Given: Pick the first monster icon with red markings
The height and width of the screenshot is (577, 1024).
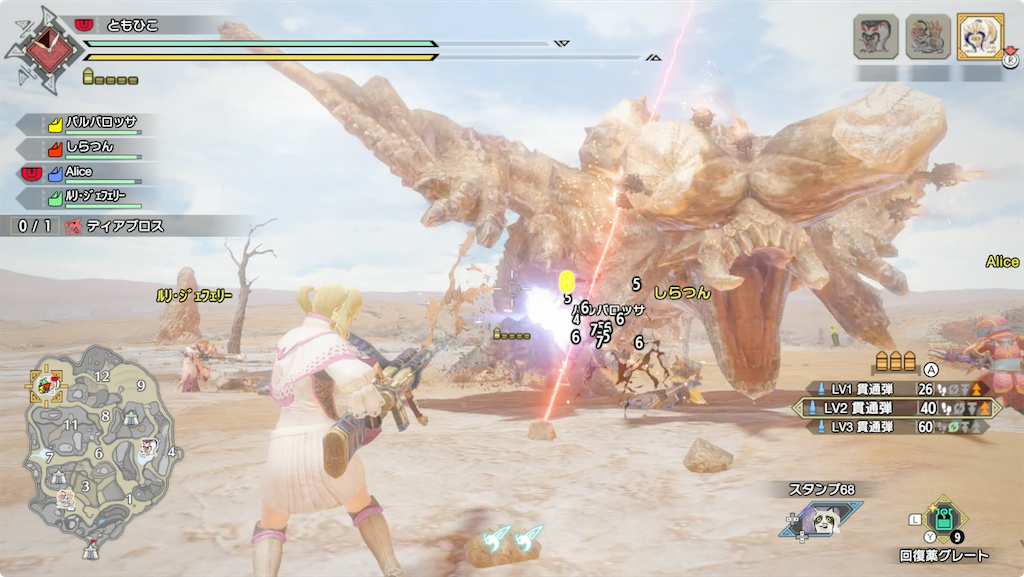Looking at the screenshot, I should tap(876, 36).
